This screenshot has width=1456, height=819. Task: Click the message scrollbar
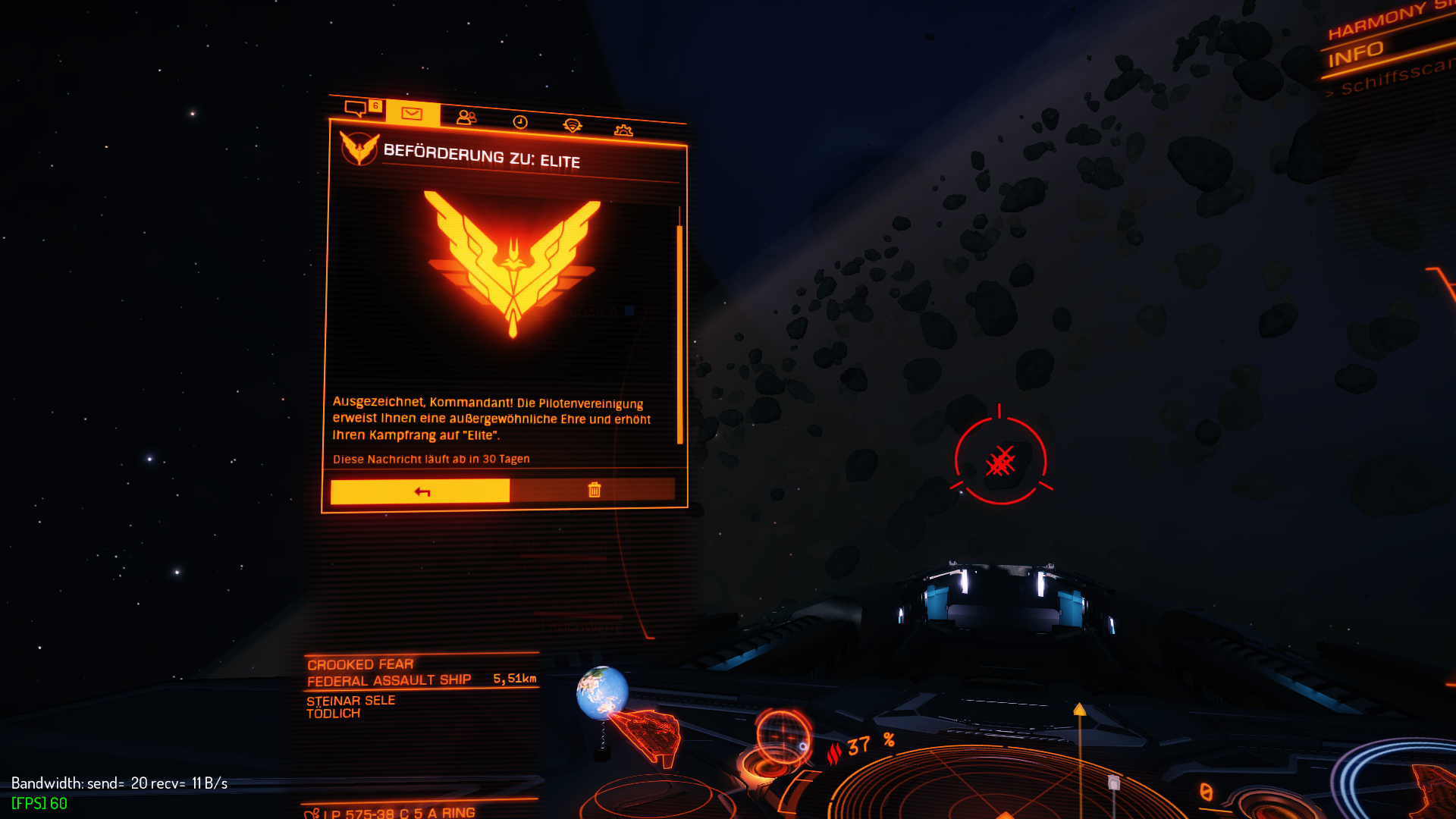coord(679,334)
